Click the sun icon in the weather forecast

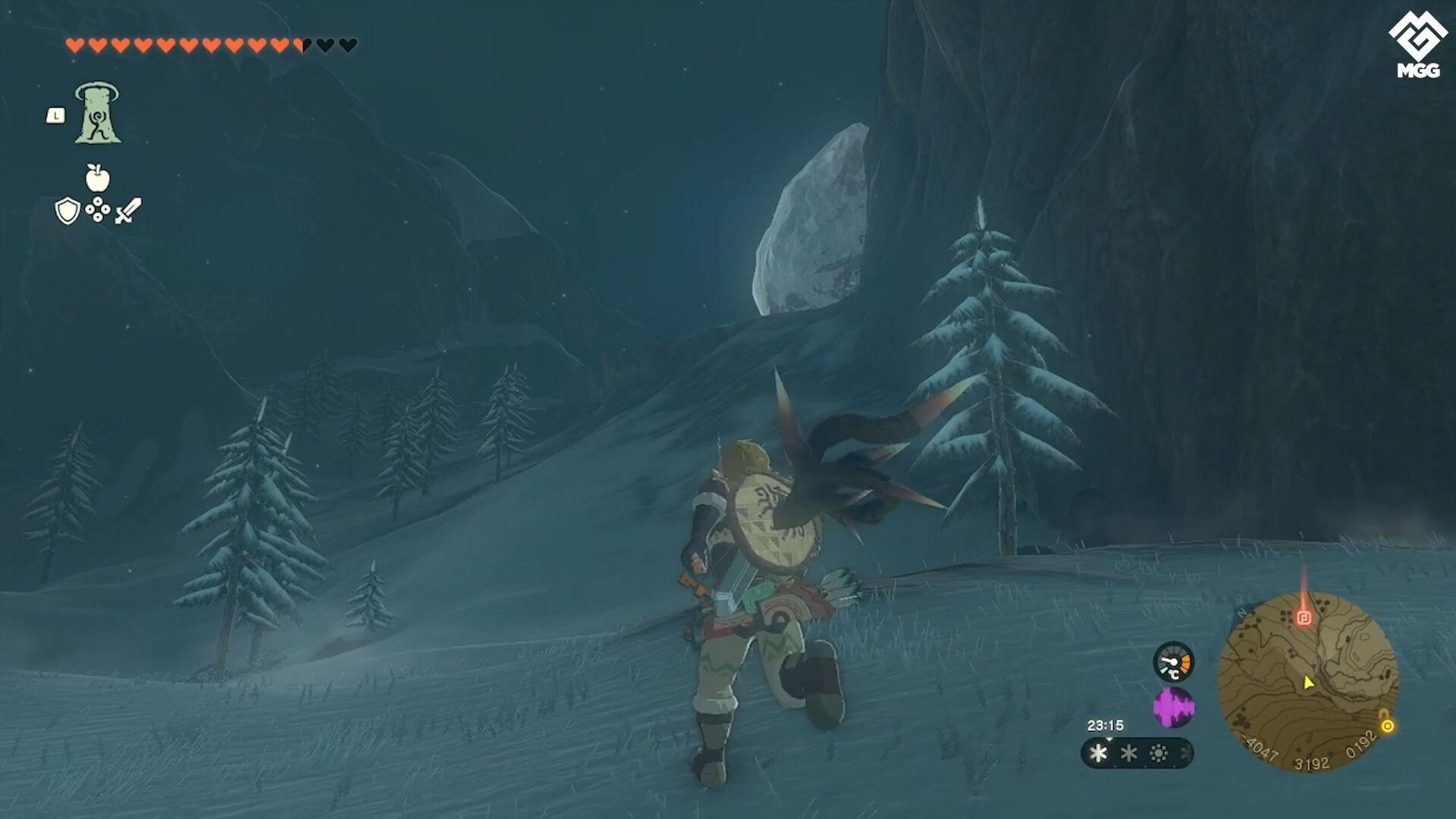pyautogui.click(x=1159, y=753)
